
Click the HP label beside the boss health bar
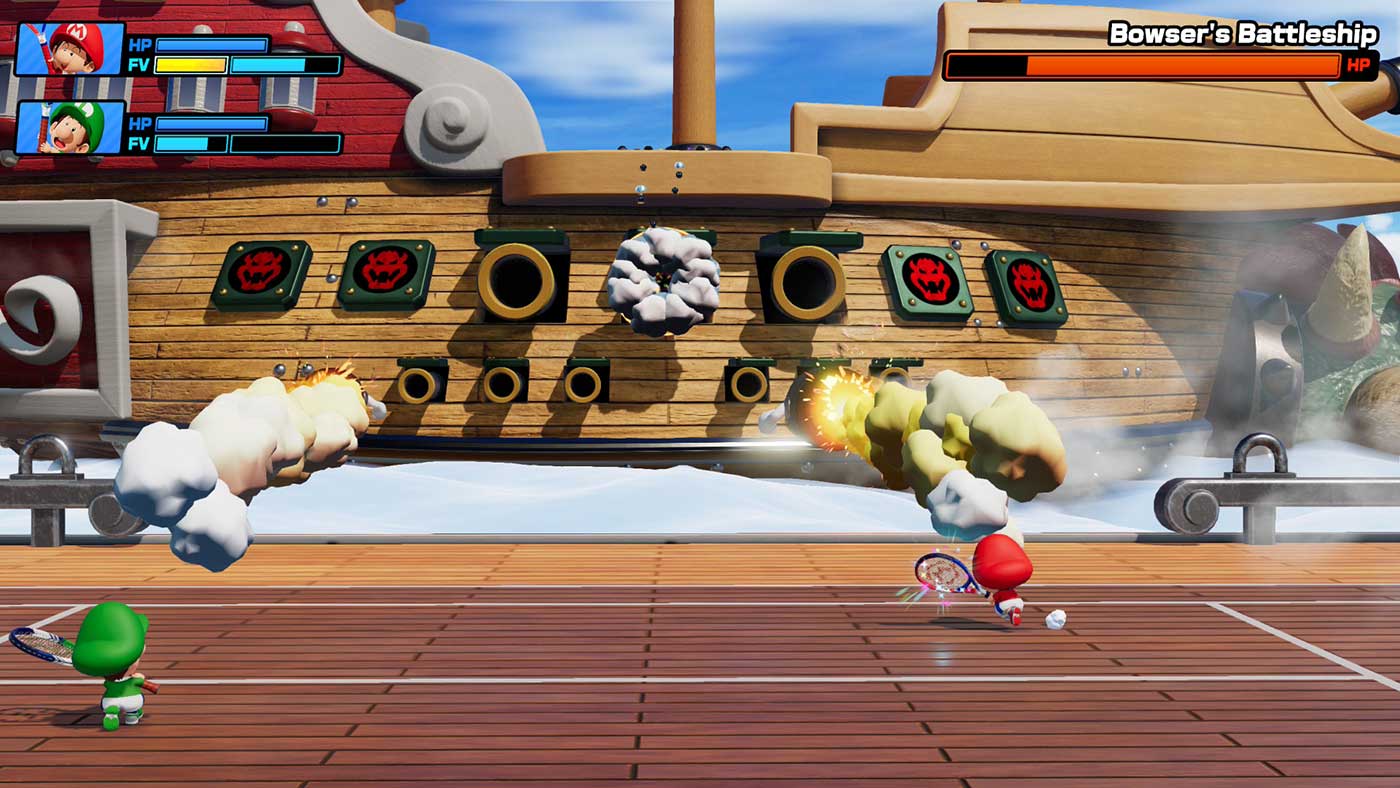[x=1358, y=64]
